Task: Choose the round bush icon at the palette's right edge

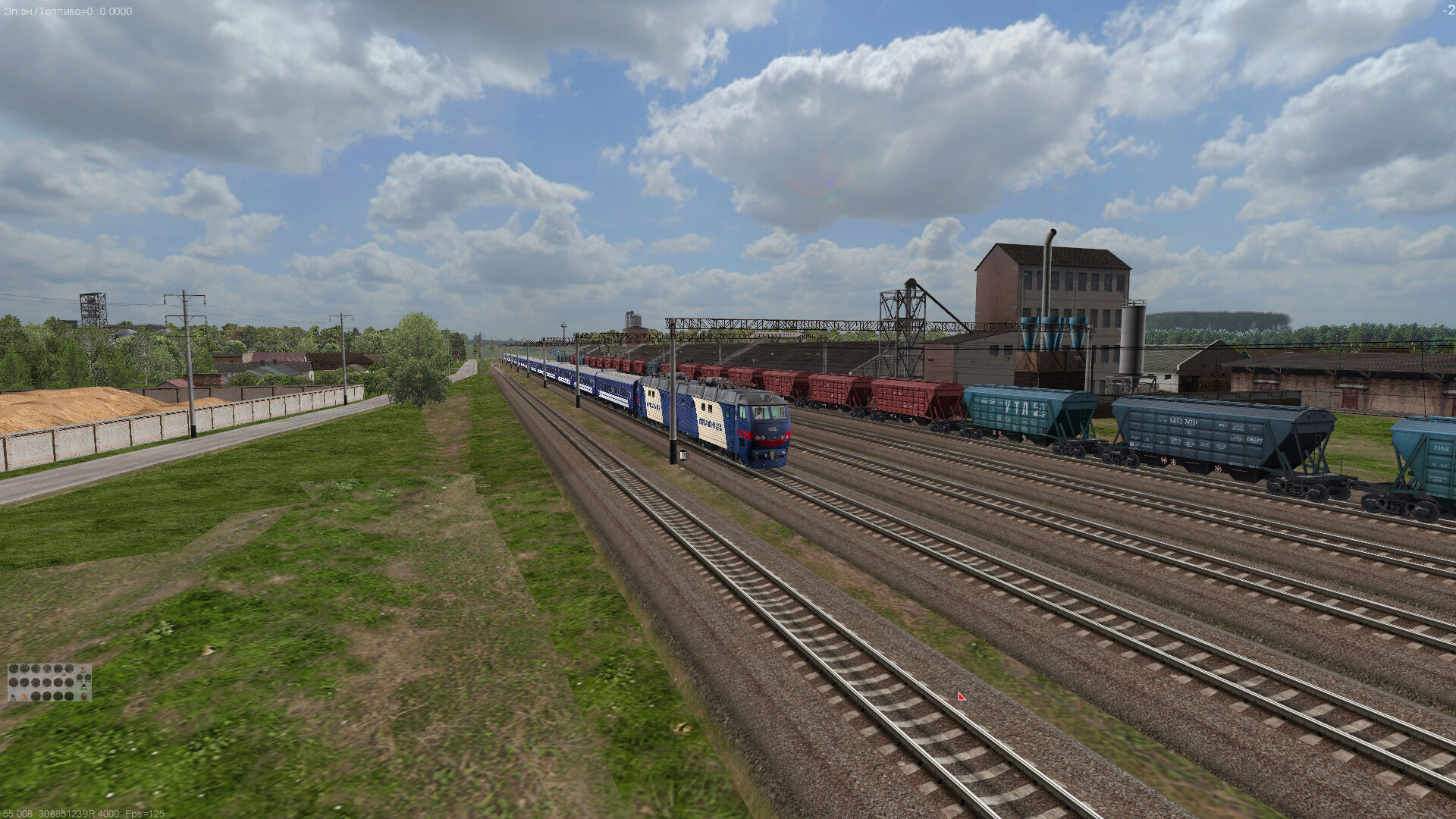Action: tap(88, 677)
